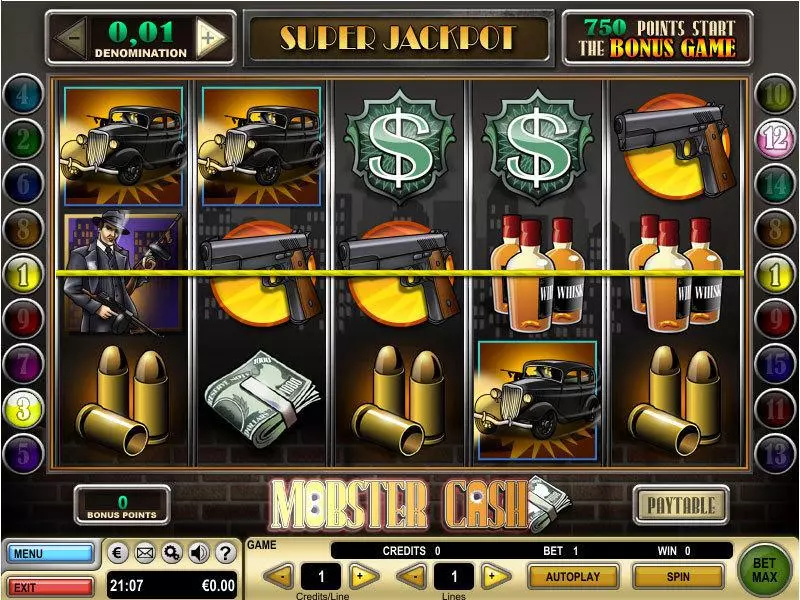
Task: Activate payline number 3 button
Action: [x=23, y=408]
